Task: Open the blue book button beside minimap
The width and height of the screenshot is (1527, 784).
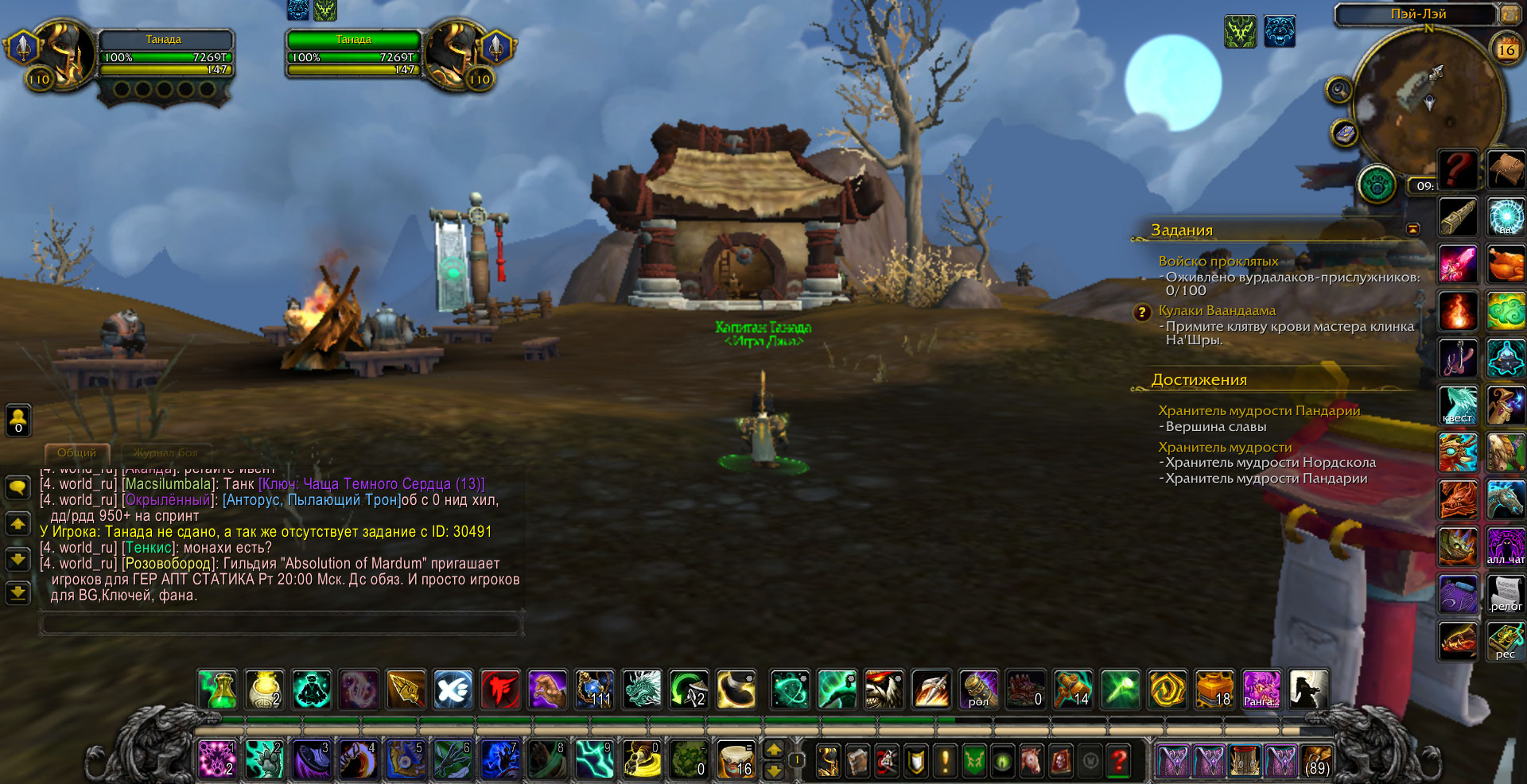Action: 1344,133
